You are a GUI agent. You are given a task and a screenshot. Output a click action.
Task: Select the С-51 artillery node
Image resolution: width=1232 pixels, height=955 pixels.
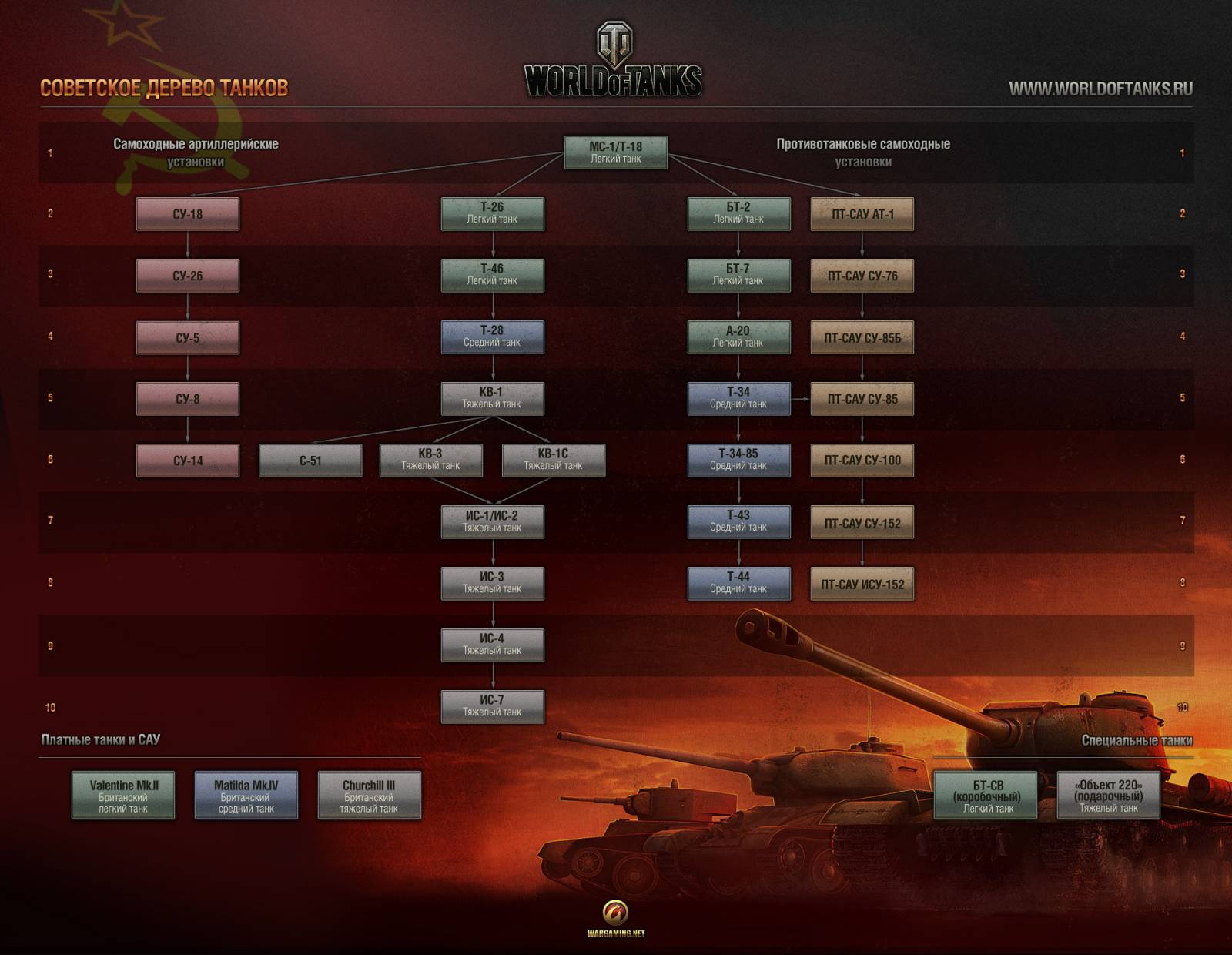pyautogui.click(x=310, y=461)
